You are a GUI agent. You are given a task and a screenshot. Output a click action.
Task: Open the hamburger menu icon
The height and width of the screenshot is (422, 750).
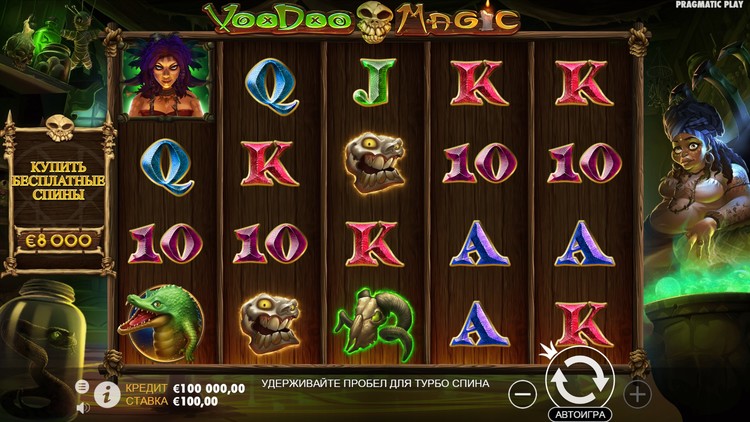point(82,386)
